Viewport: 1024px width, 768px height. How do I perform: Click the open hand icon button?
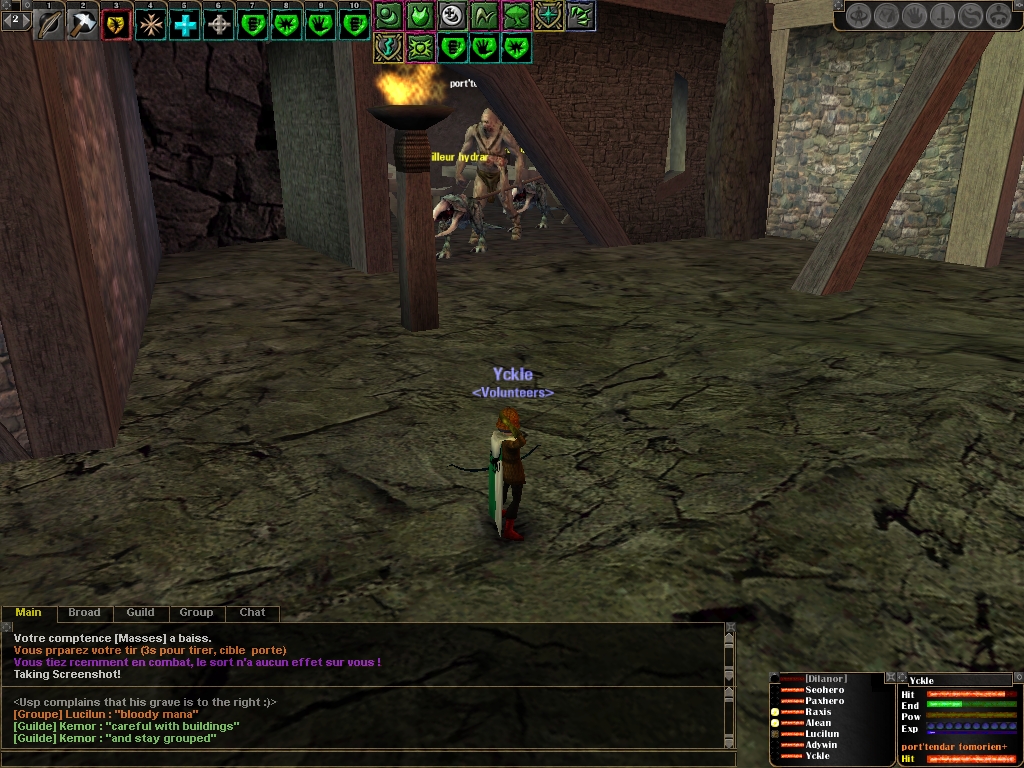coord(914,16)
